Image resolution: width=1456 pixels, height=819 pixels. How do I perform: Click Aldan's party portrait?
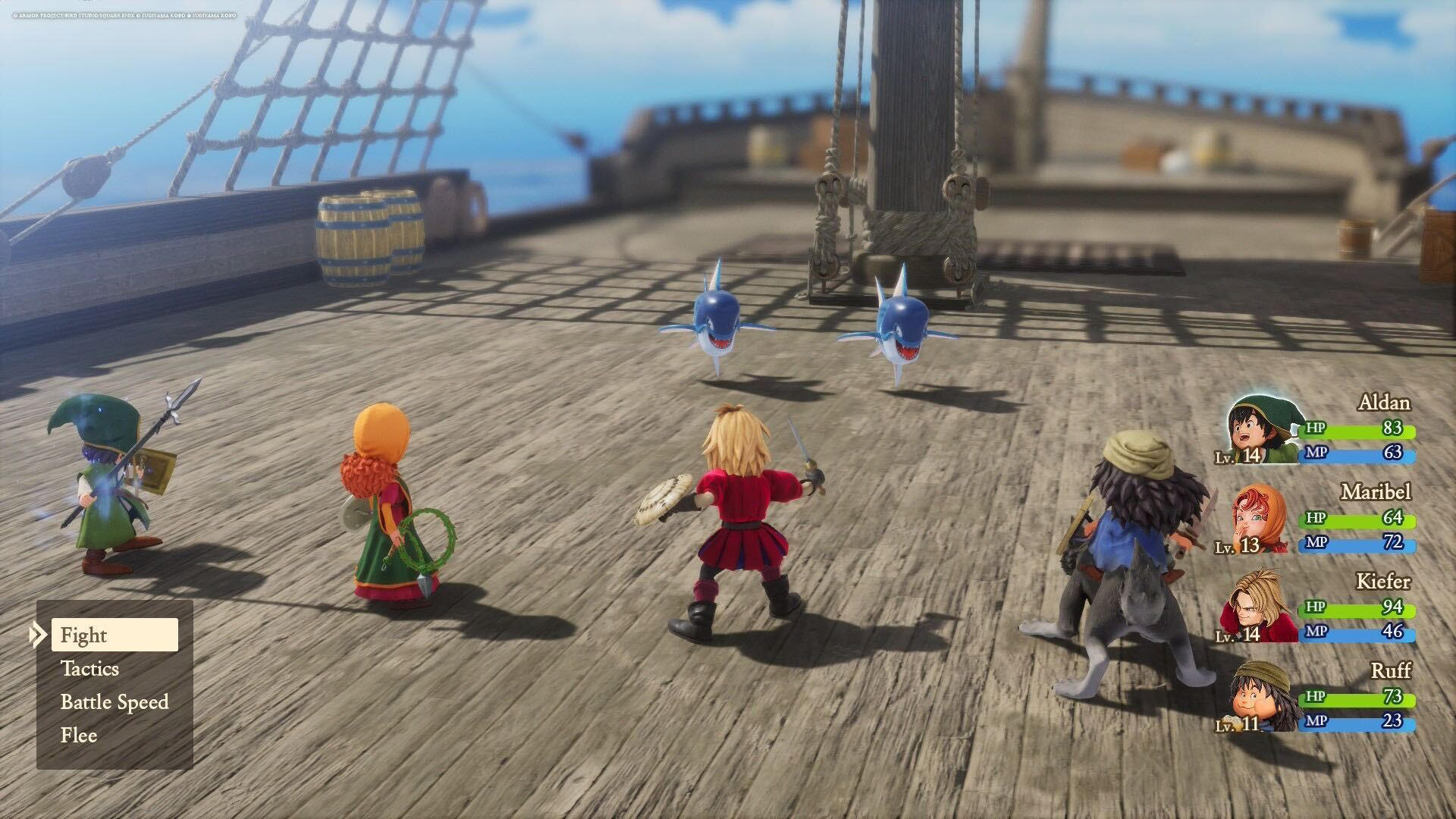pyautogui.click(x=1262, y=431)
